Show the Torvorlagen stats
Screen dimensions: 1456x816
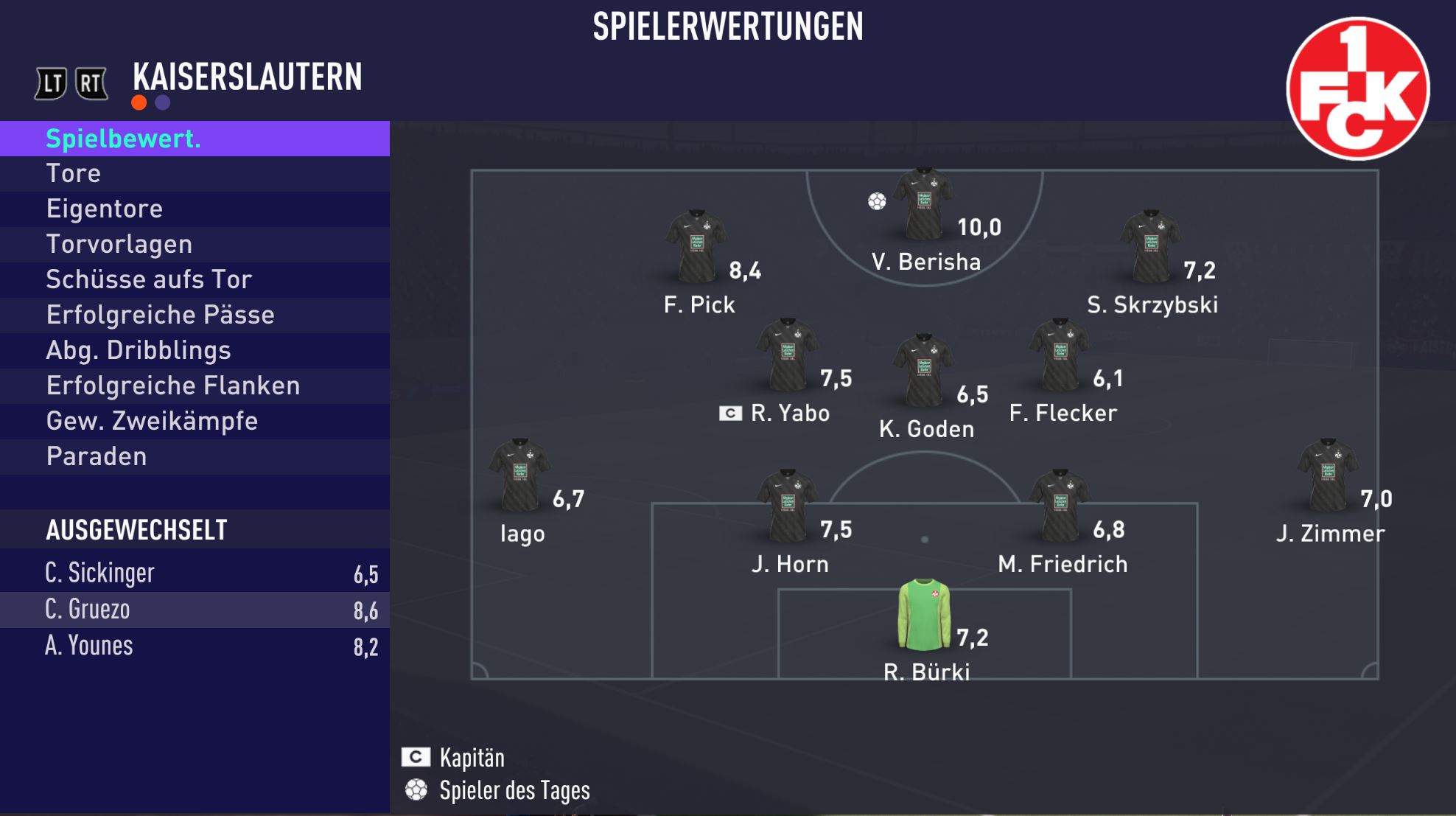[x=195, y=245]
